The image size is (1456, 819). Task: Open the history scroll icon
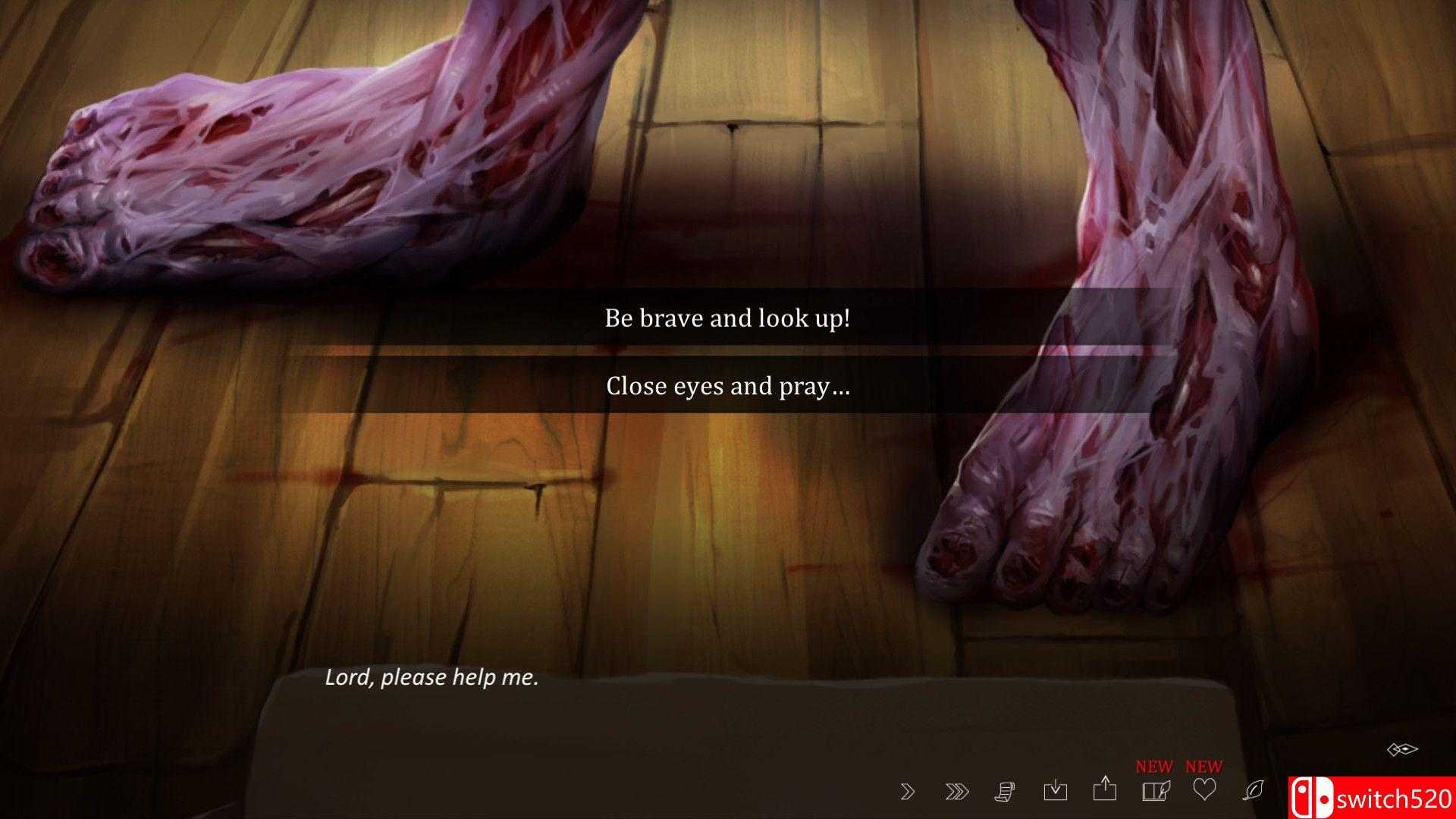click(1006, 791)
